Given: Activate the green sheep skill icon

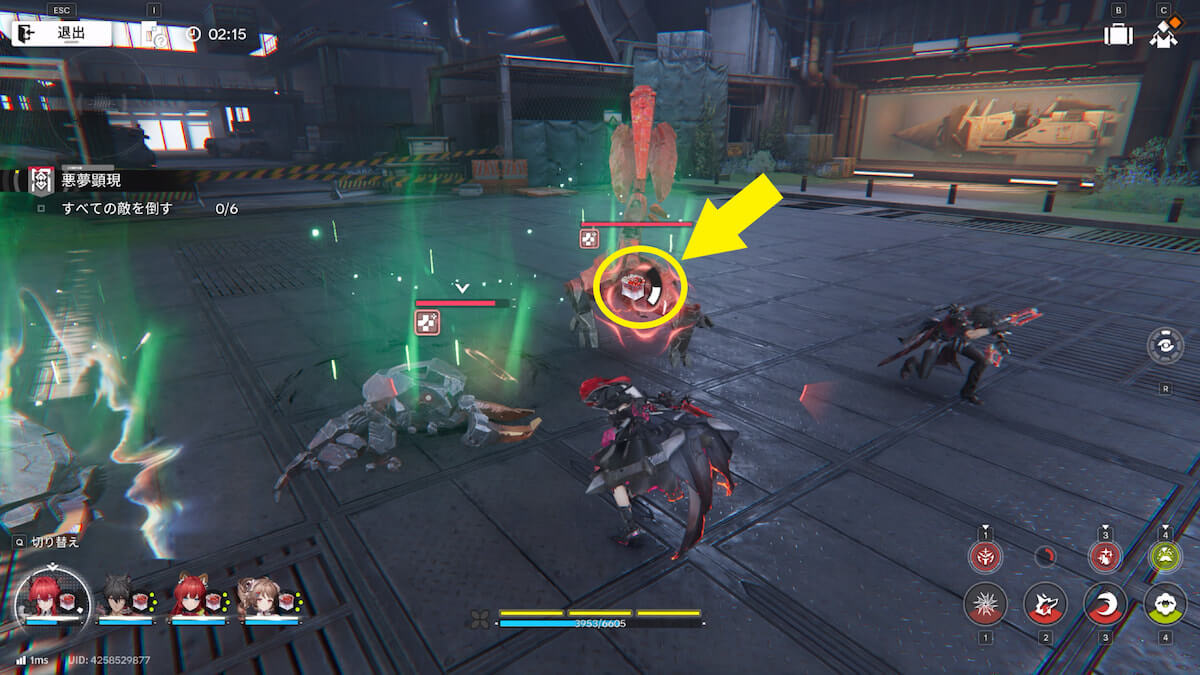Looking at the screenshot, I should point(1165,605).
